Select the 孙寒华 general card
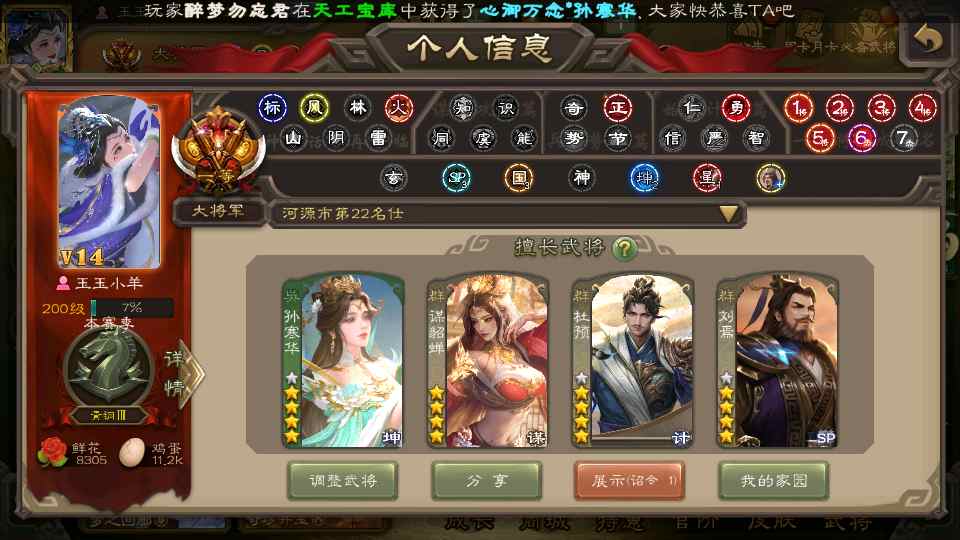 click(x=342, y=360)
